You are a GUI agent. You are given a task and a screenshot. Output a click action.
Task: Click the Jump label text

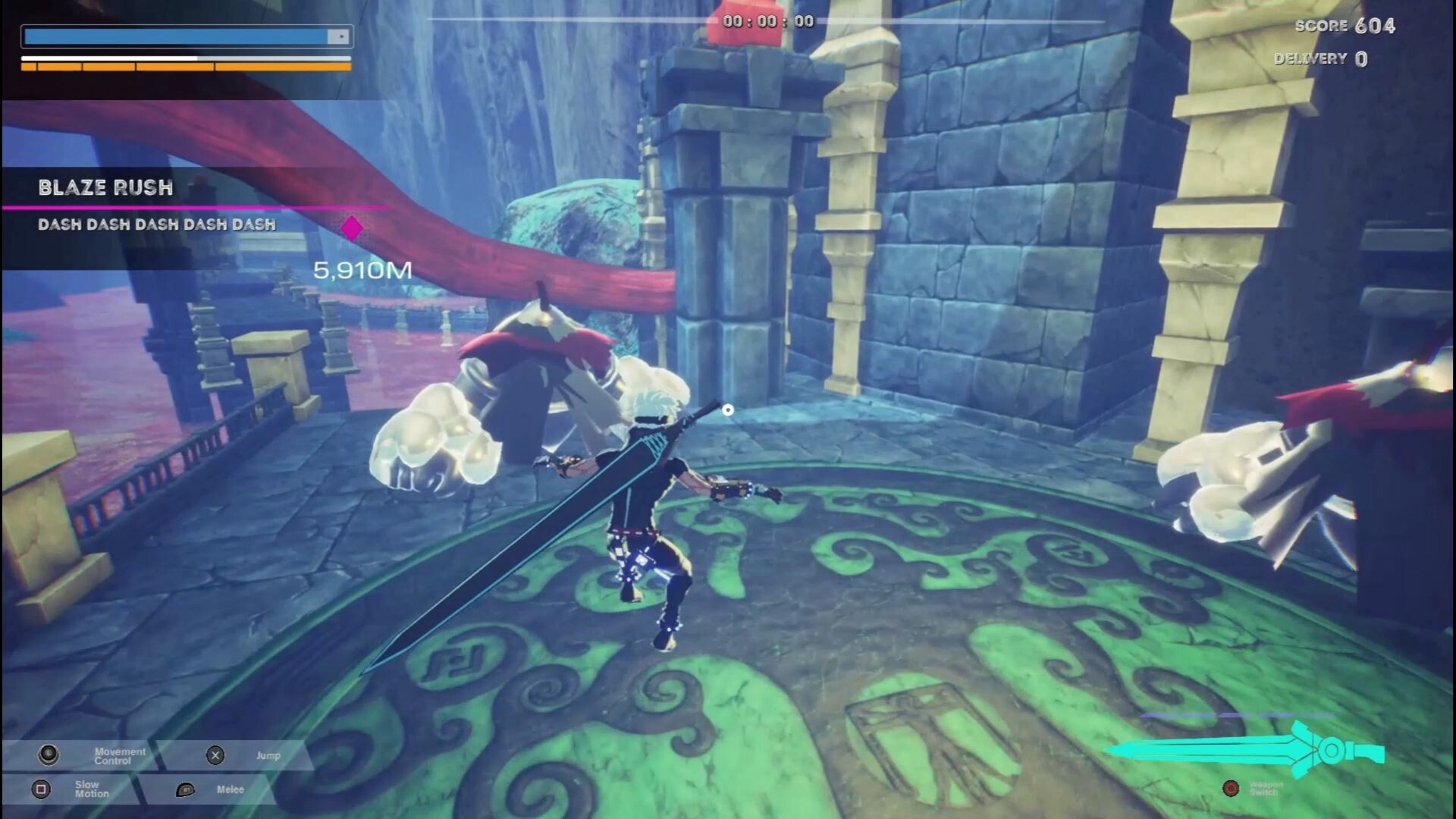[x=269, y=755]
